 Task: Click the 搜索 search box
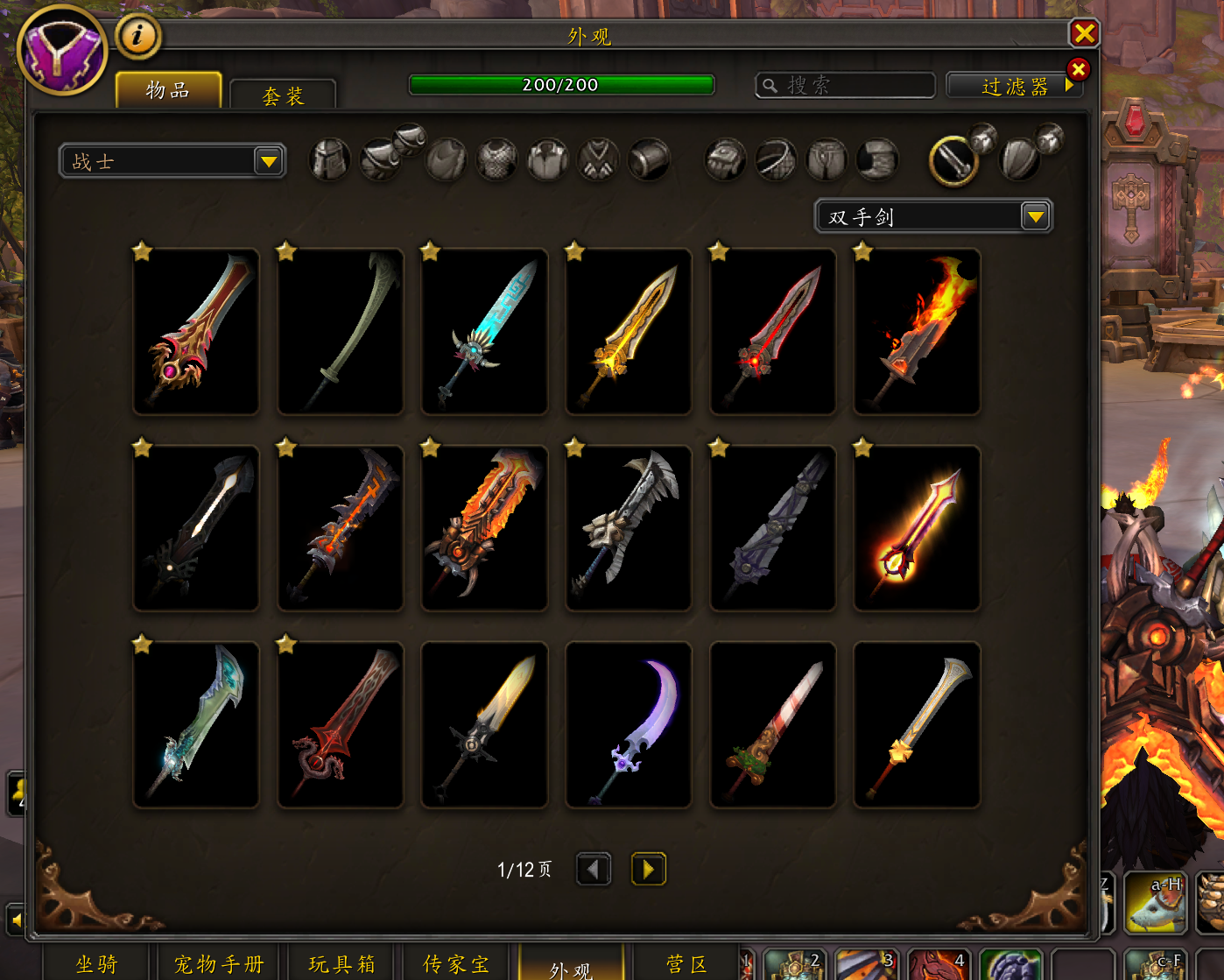(854, 86)
